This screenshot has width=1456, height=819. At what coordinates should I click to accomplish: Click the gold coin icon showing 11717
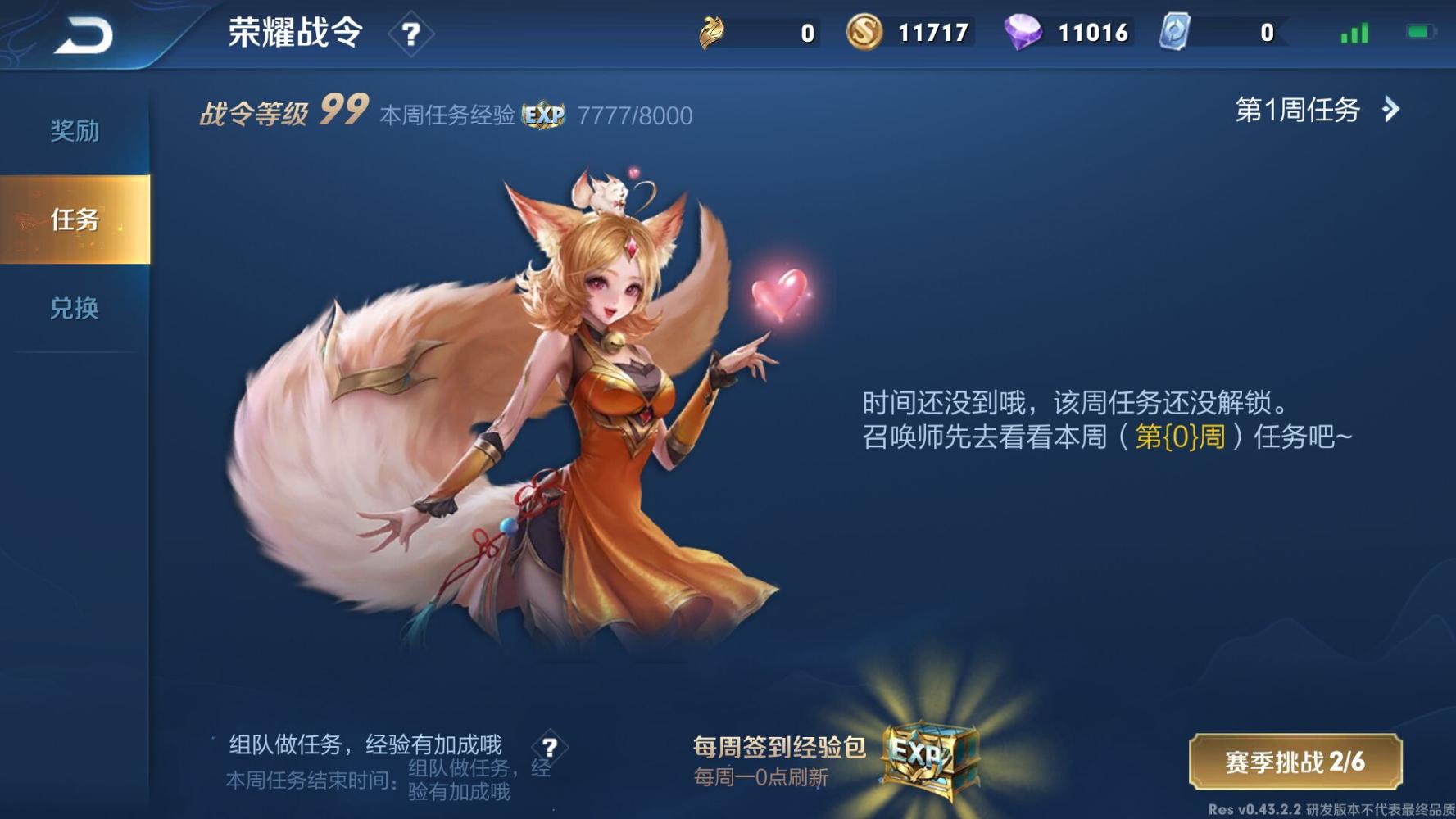pos(863,33)
